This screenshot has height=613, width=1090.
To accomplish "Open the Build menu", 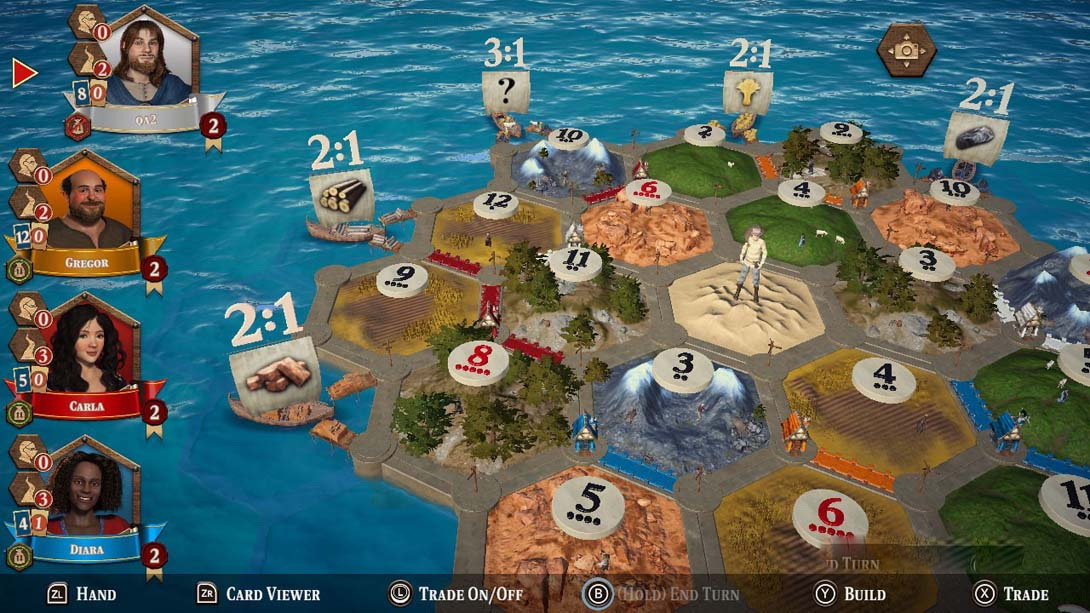I will 850,594.
